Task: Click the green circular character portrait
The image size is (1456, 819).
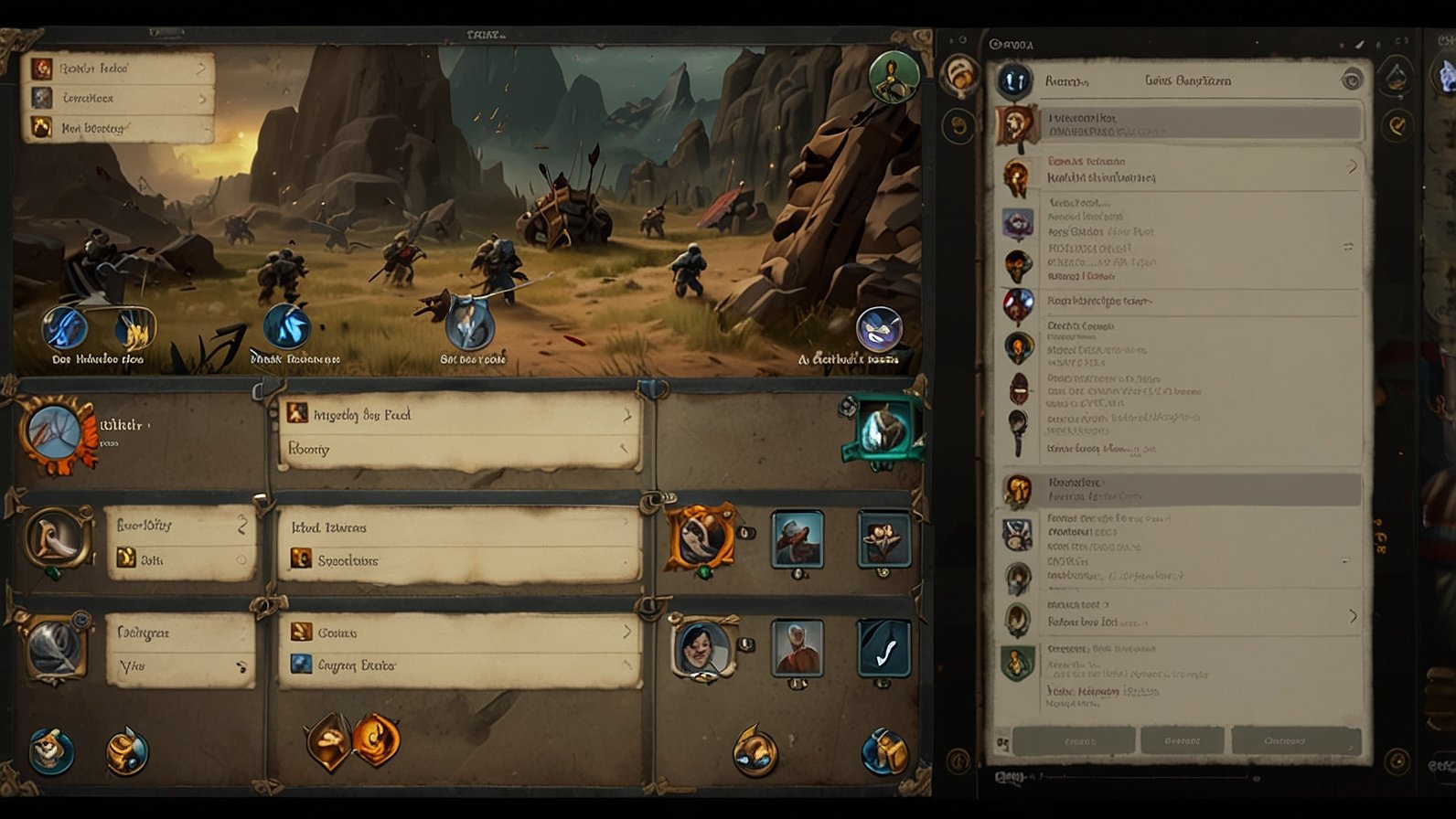Action: tap(893, 77)
